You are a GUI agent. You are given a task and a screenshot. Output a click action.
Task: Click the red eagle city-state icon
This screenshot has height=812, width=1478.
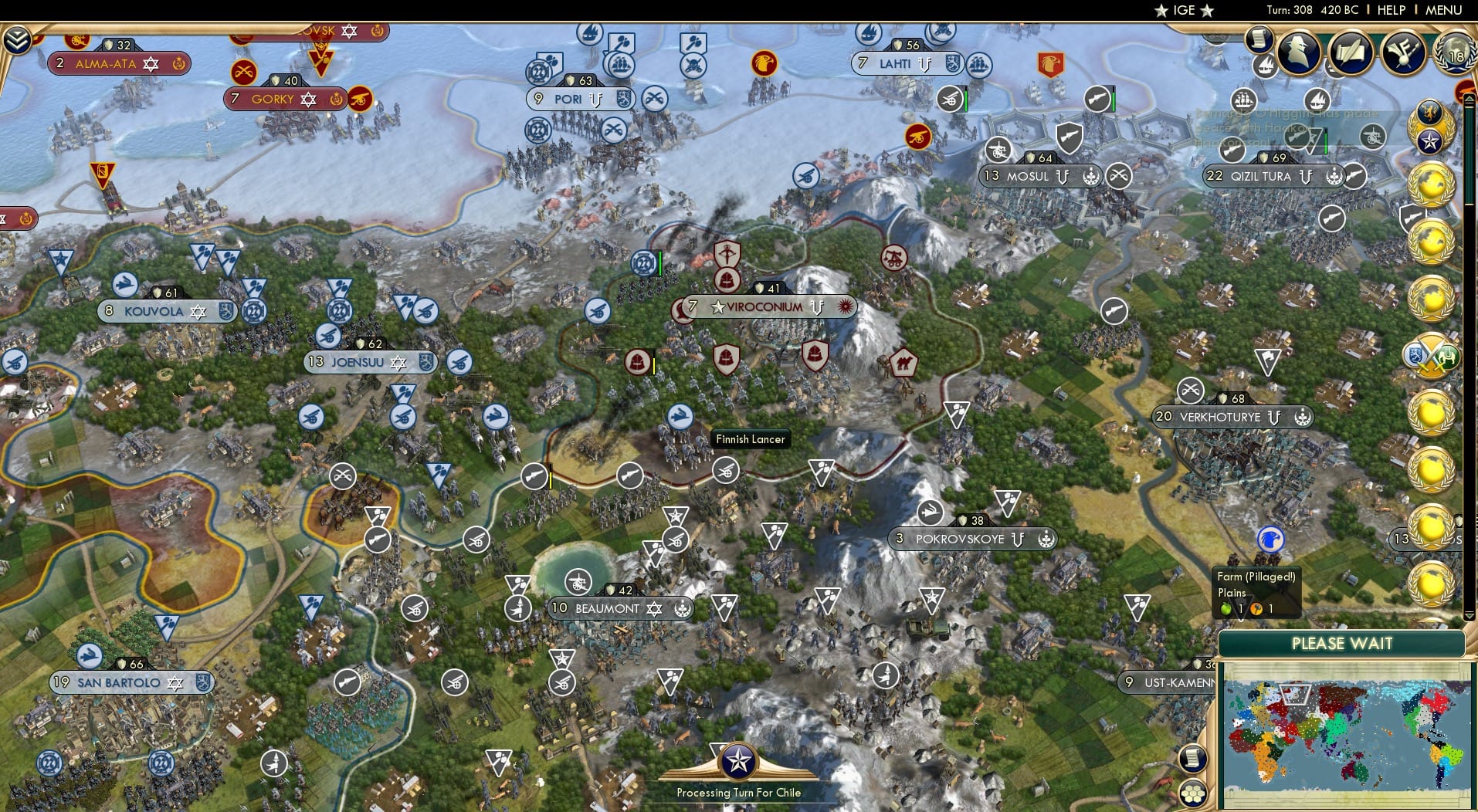pyautogui.click(x=764, y=63)
